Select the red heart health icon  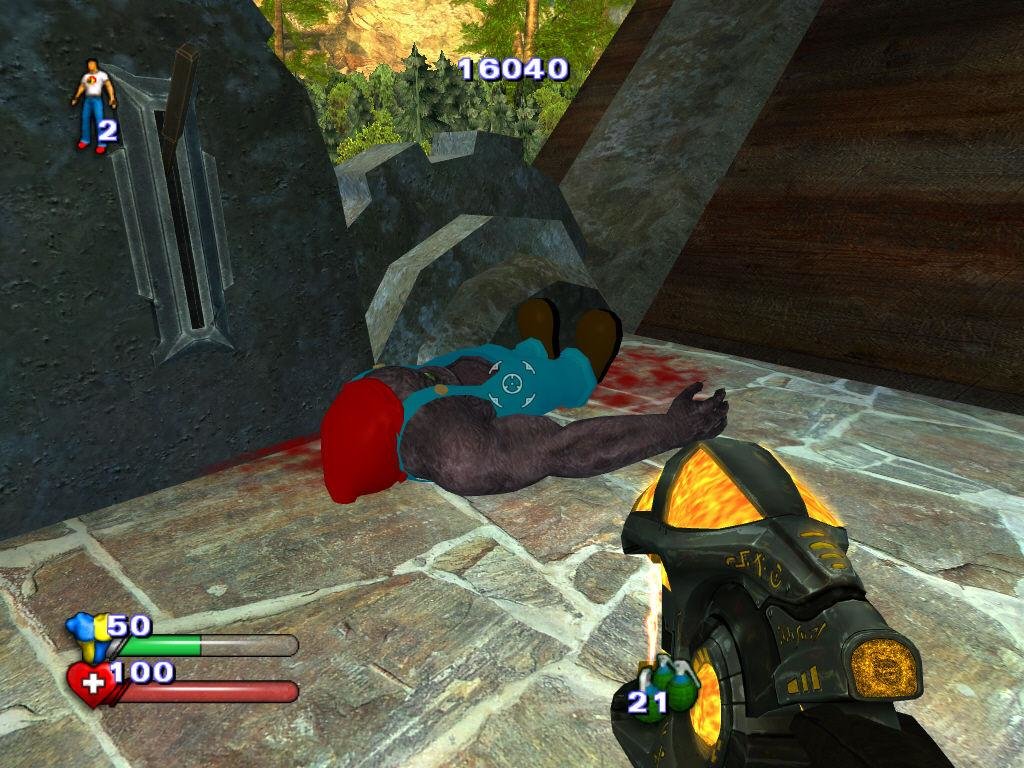coord(91,684)
